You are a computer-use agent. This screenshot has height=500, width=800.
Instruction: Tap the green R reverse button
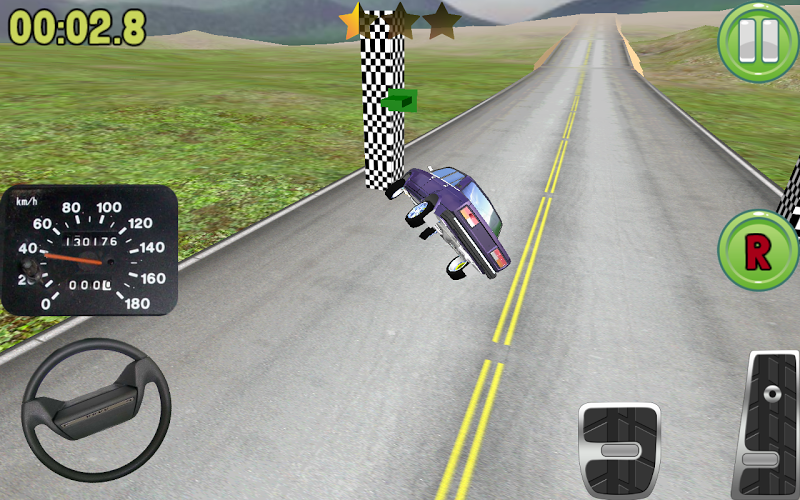click(x=757, y=251)
